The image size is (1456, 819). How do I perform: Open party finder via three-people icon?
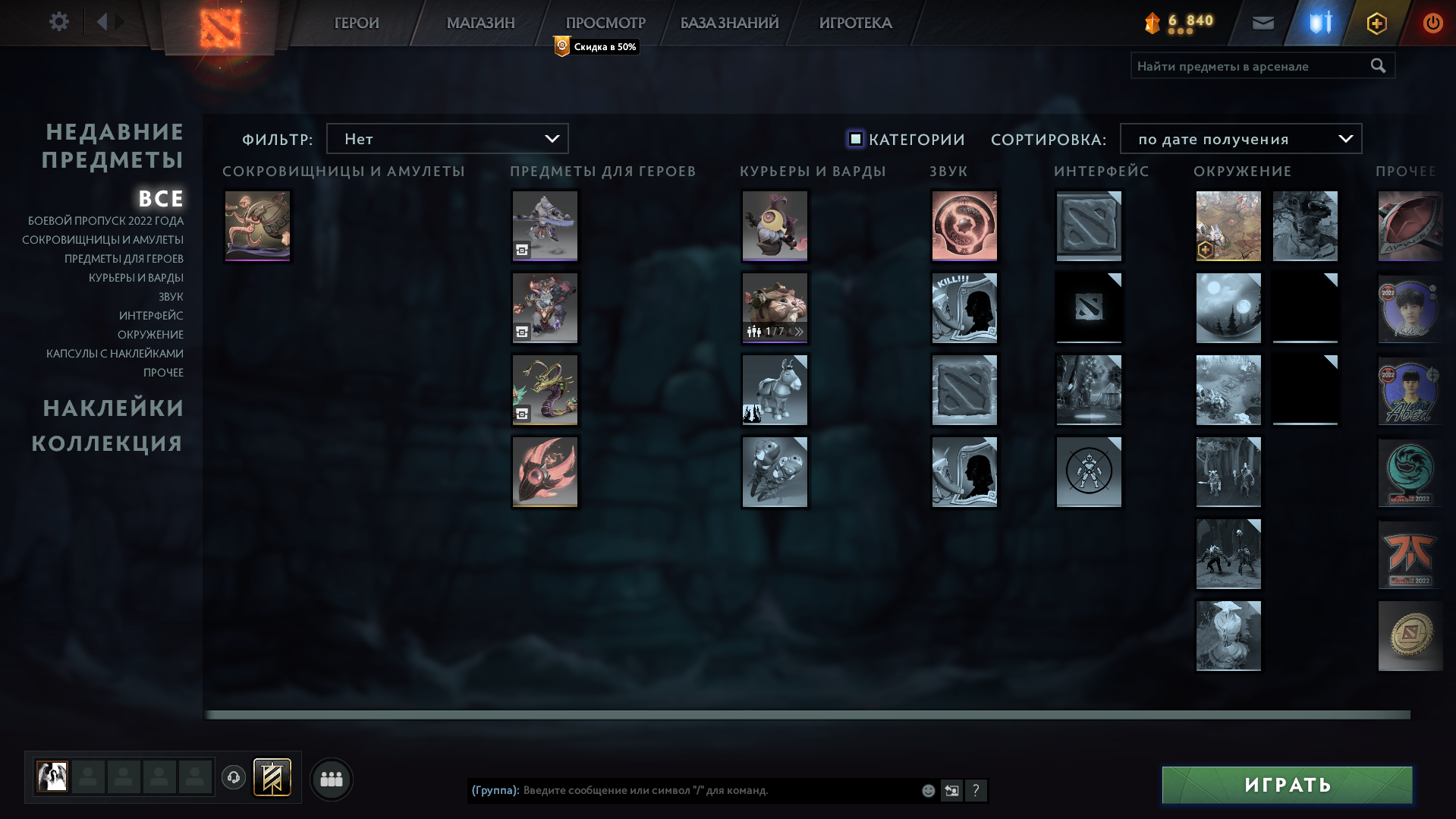click(331, 778)
